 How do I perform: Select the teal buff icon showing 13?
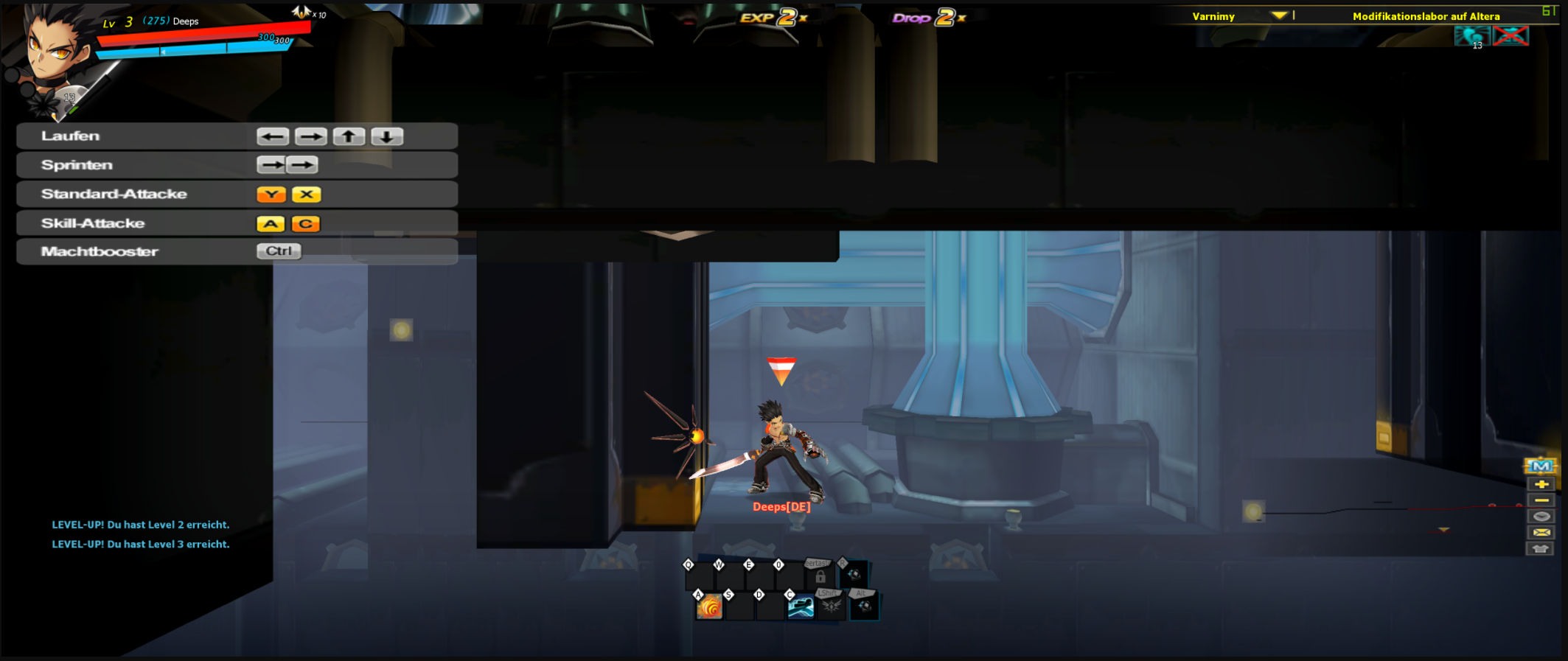(x=1472, y=36)
